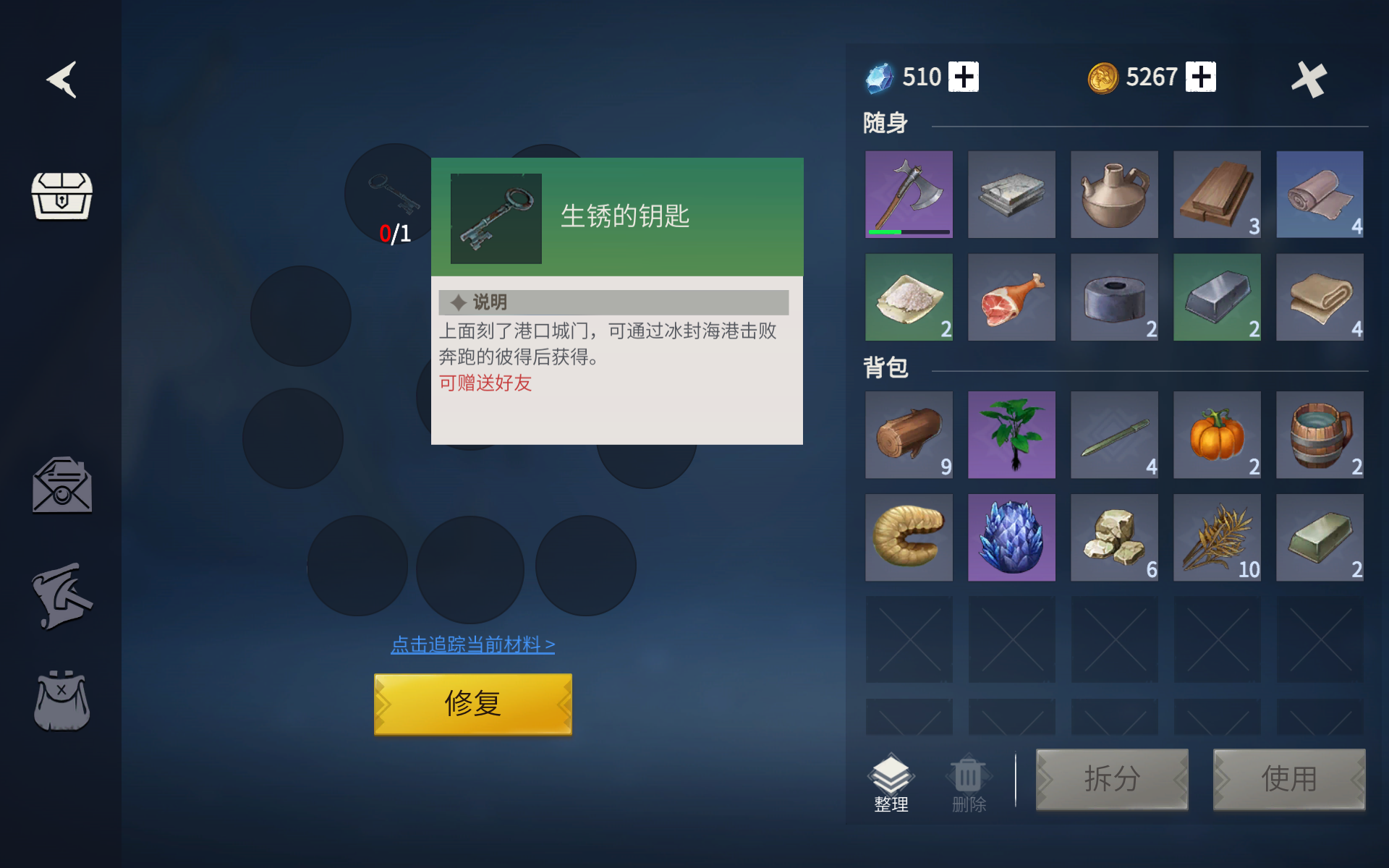Click the back arrow to exit inventory
Screen dimensions: 1389x868
(x=63, y=80)
